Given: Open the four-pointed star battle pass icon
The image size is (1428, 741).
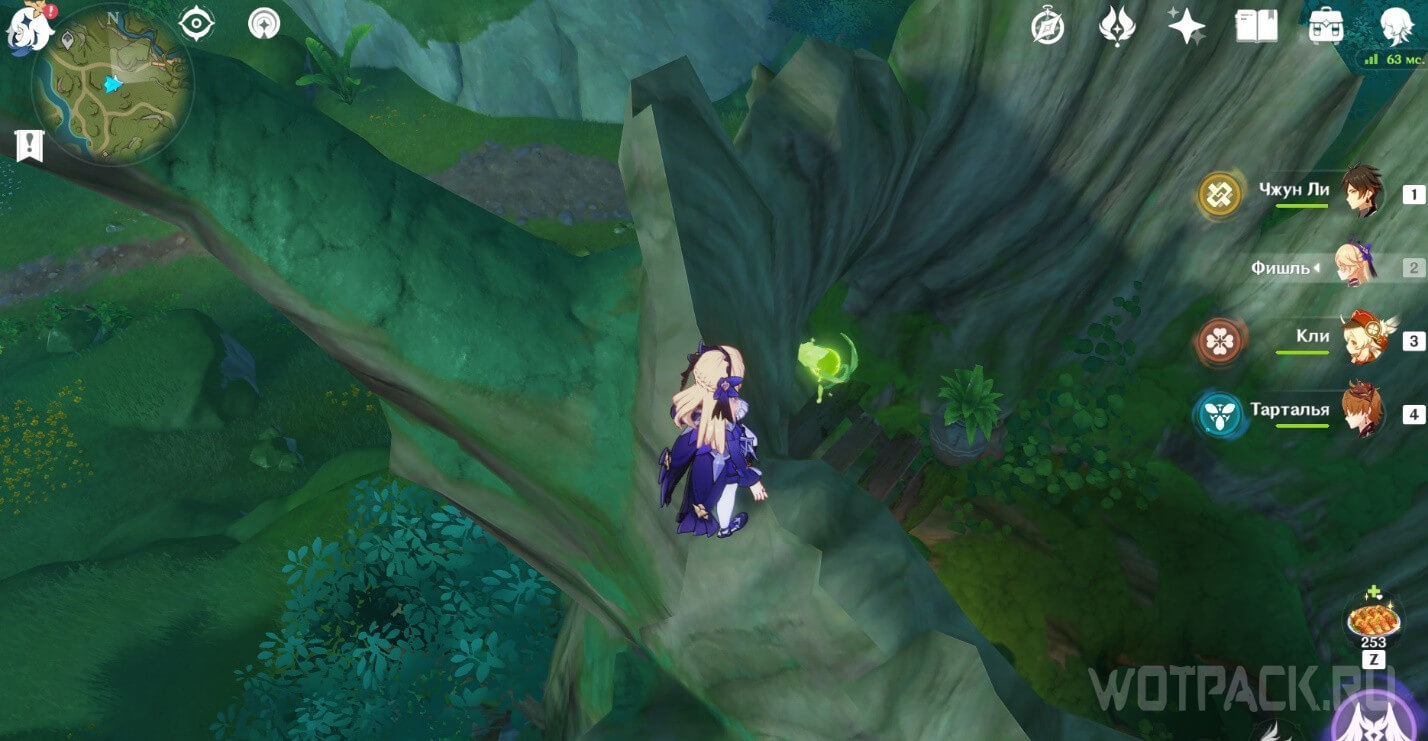Looking at the screenshot, I should click(1186, 27).
